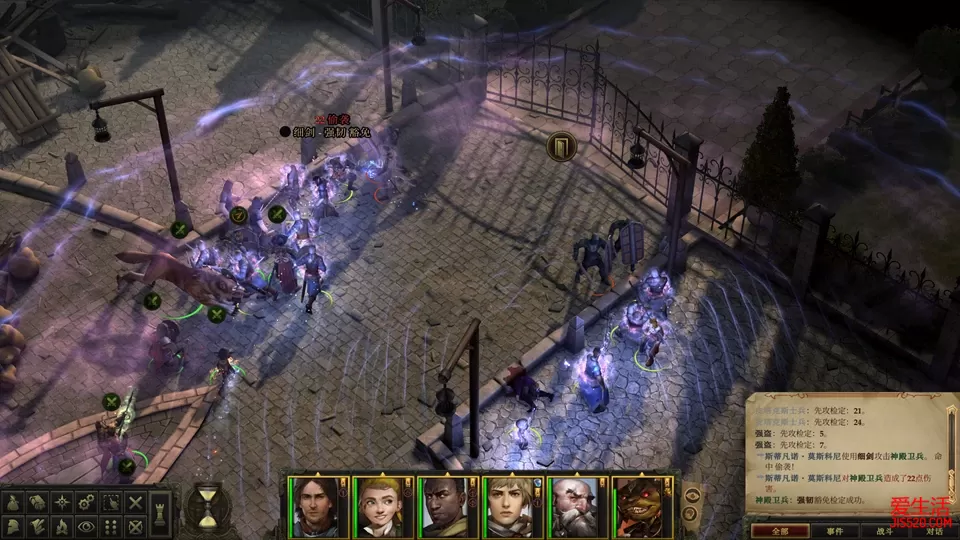Toggle pause with the hourglass
960x540 pixels.
205,507
